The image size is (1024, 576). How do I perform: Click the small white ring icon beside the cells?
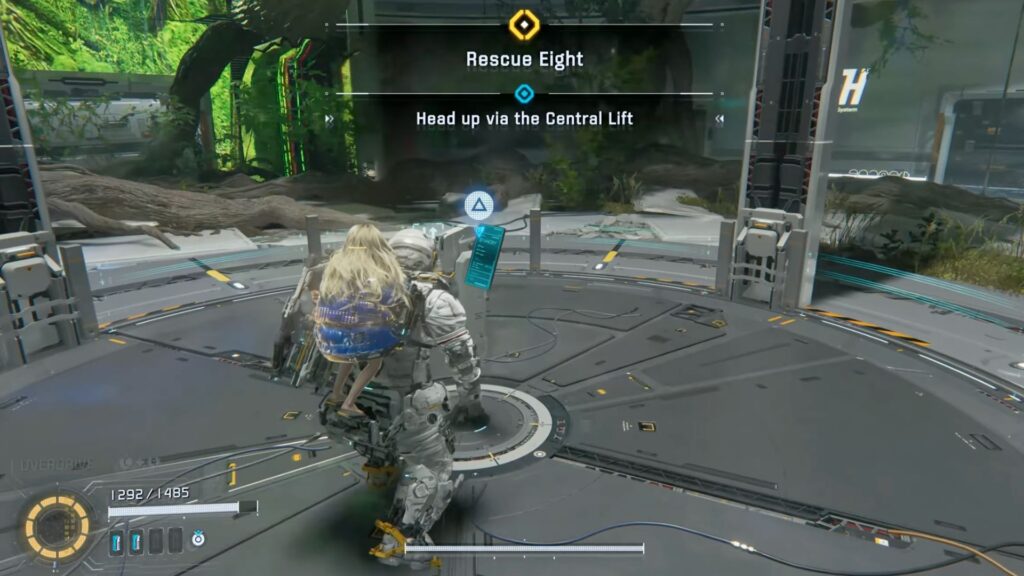click(198, 540)
